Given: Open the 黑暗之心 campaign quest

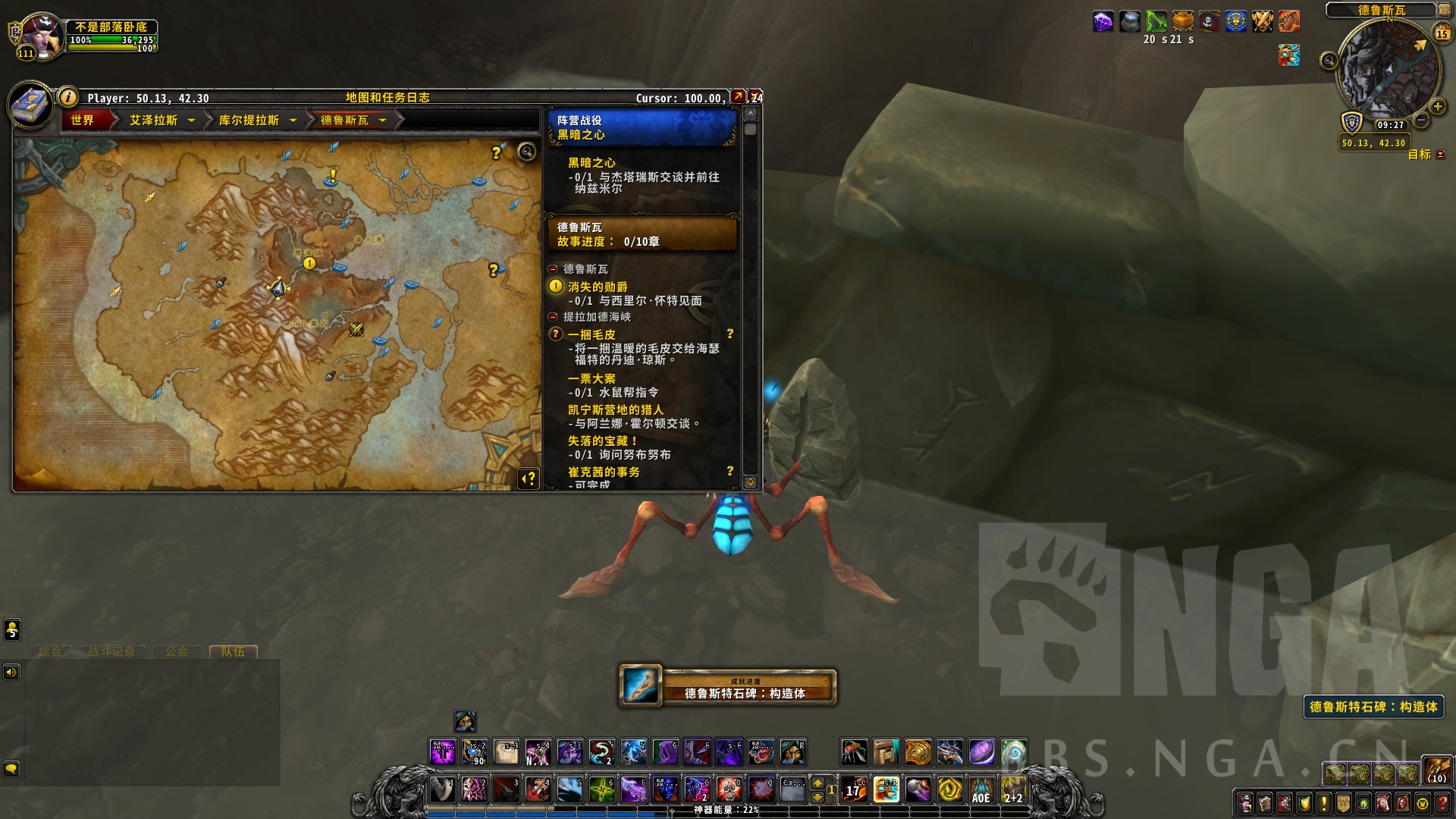Looking at the screenshot, I should [591, 163].
